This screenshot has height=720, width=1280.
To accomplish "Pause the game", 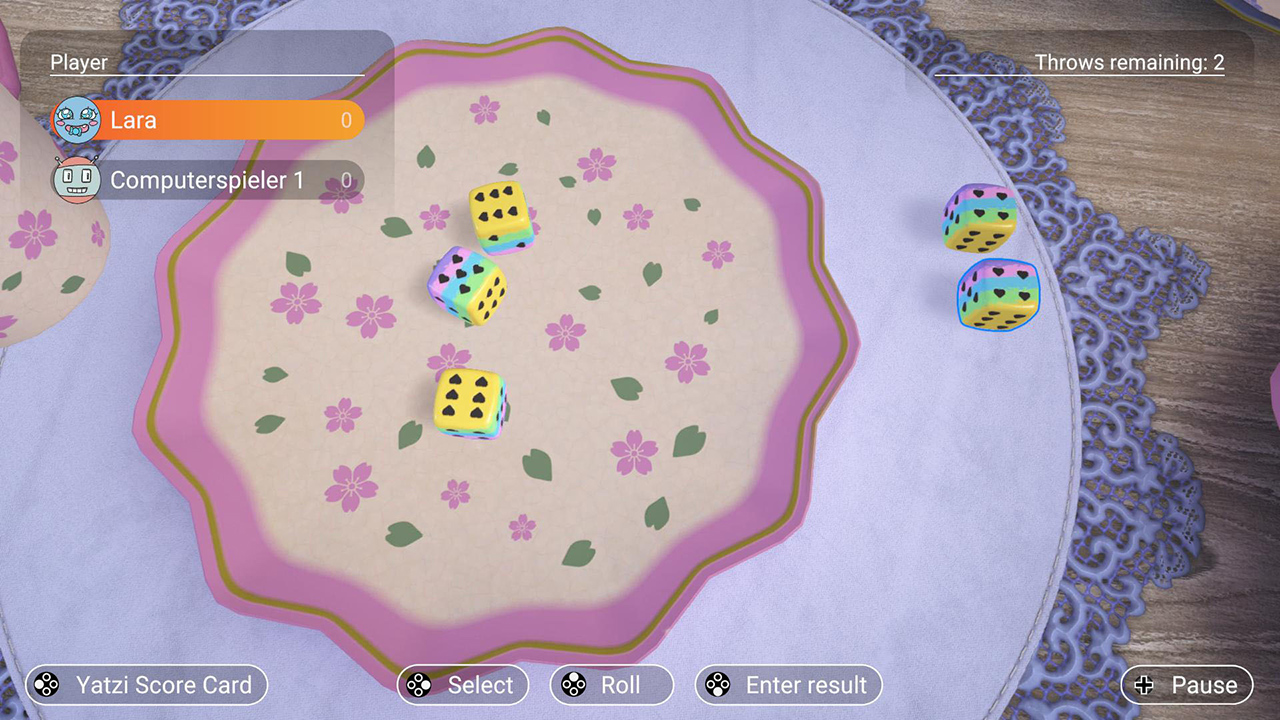I will click(x=1186, y=685).
